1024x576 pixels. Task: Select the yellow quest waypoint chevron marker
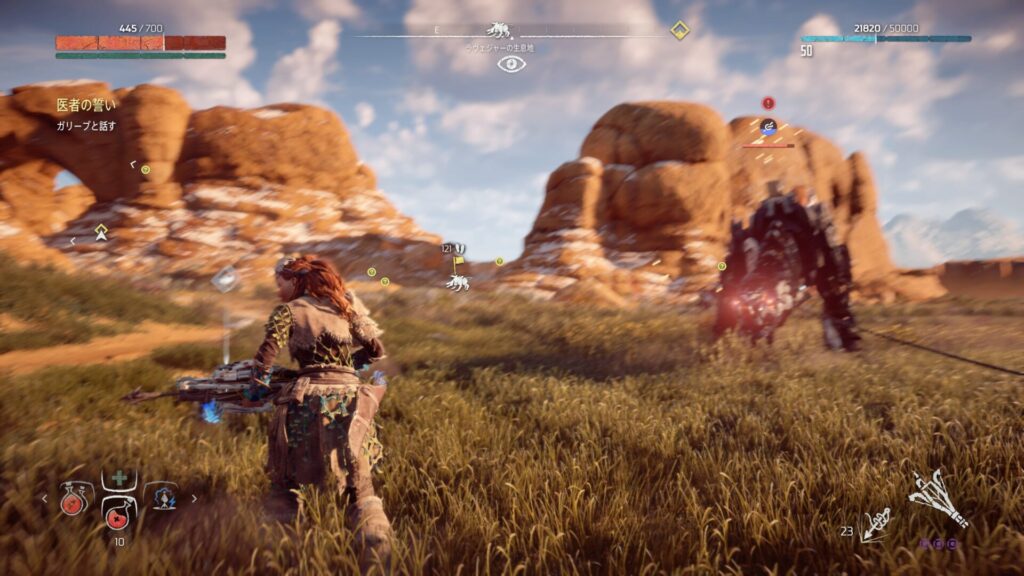101,232
